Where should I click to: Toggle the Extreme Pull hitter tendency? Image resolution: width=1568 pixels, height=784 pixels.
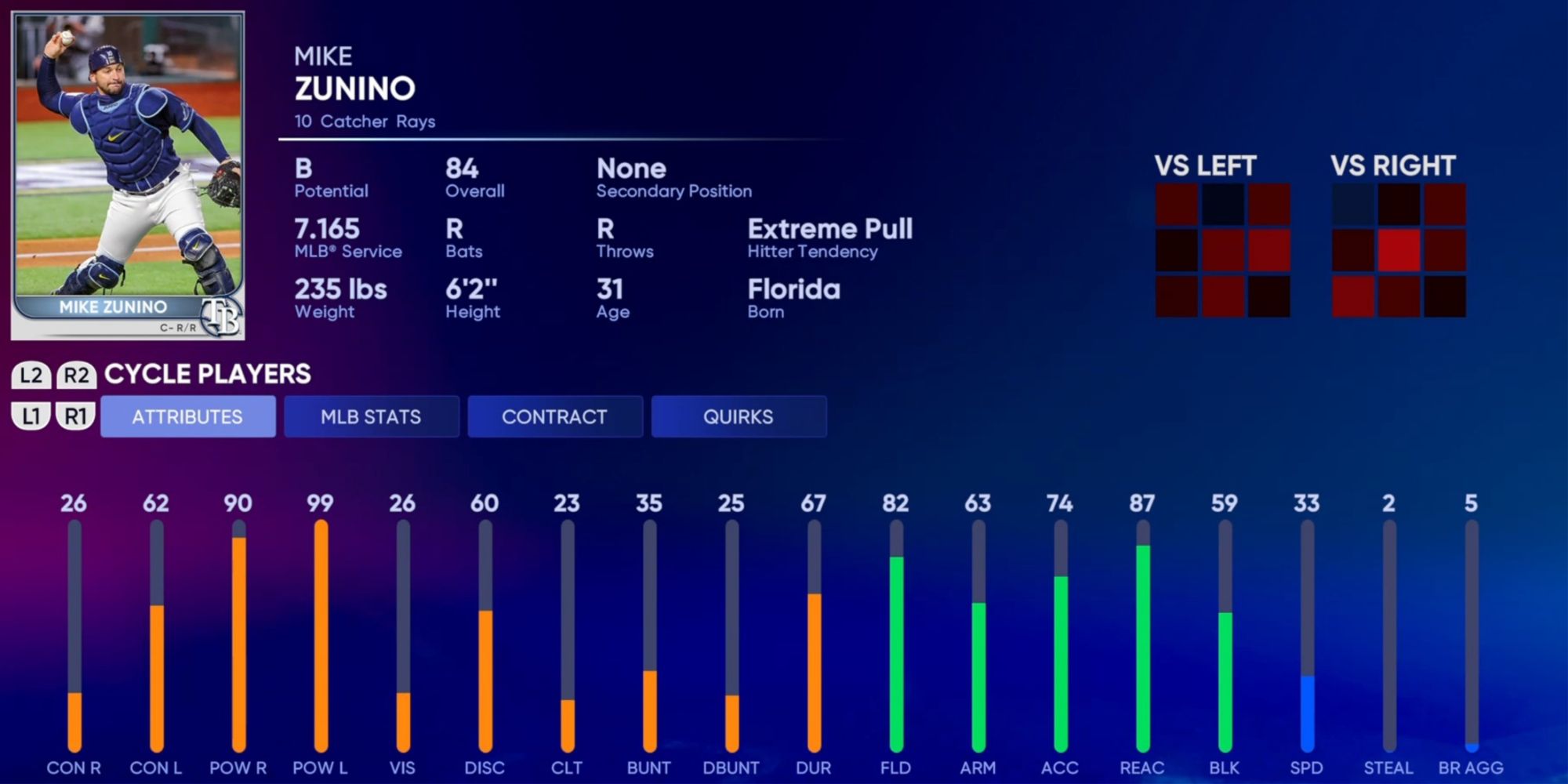click(831, 238)
